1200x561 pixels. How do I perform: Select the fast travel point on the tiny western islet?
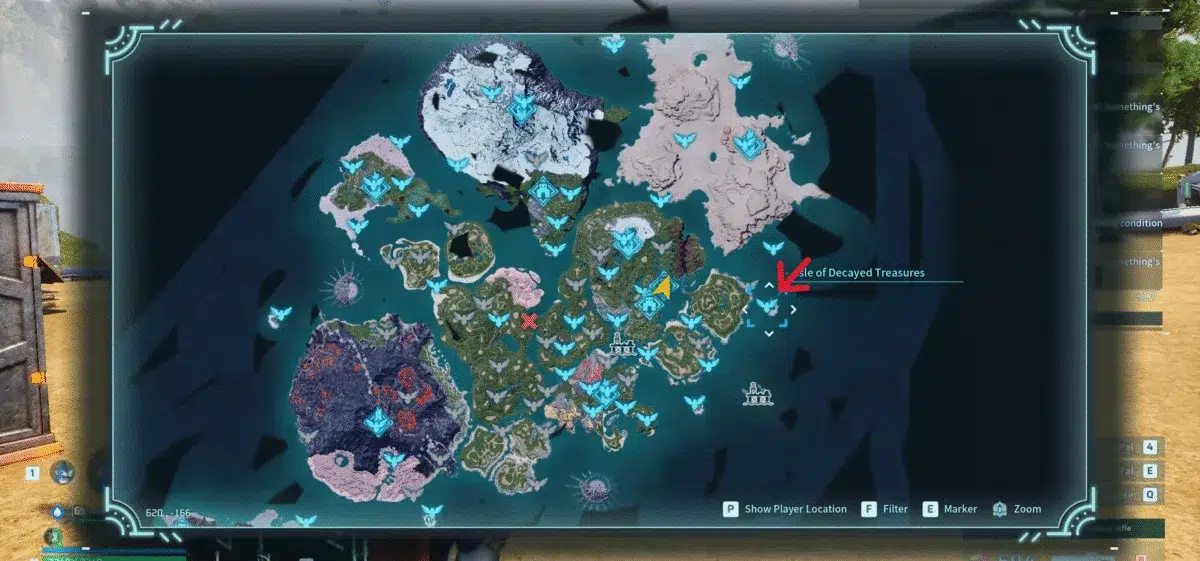coord(280,314)
